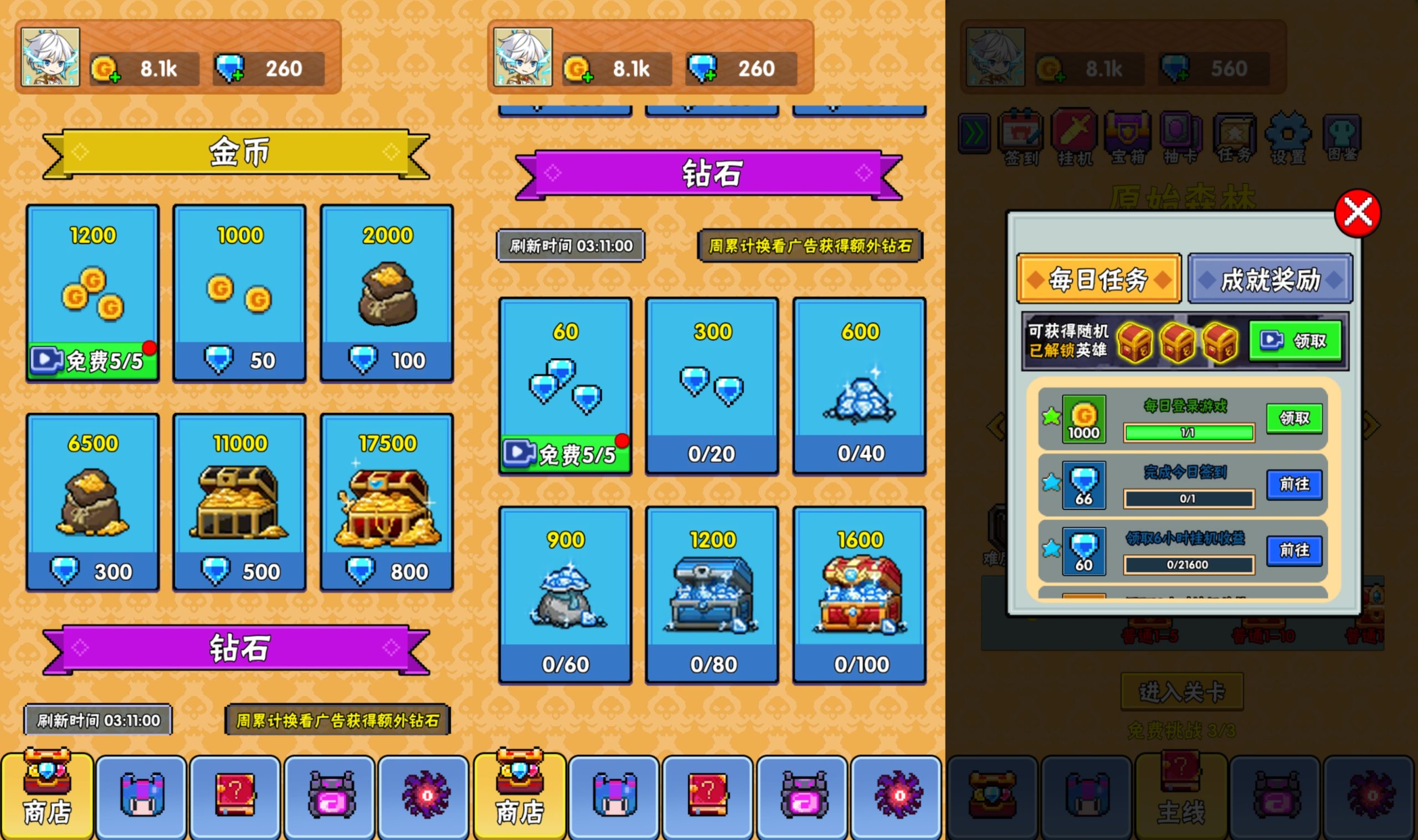The image size is (1418, 840).
Task: Go to the 领取6小时挂机收益 task
Action: click(1294, 550)
